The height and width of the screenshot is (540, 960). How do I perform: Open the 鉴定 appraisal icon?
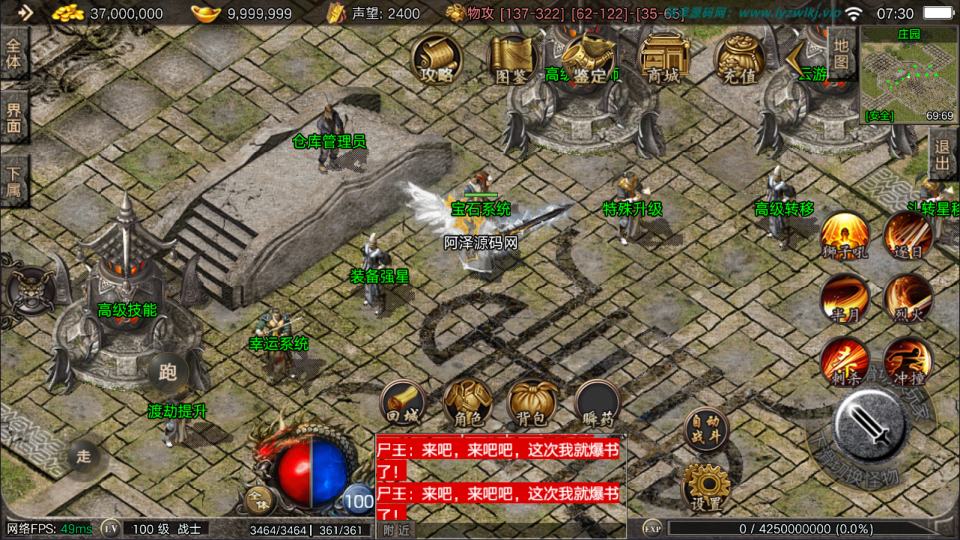(588, 58)
